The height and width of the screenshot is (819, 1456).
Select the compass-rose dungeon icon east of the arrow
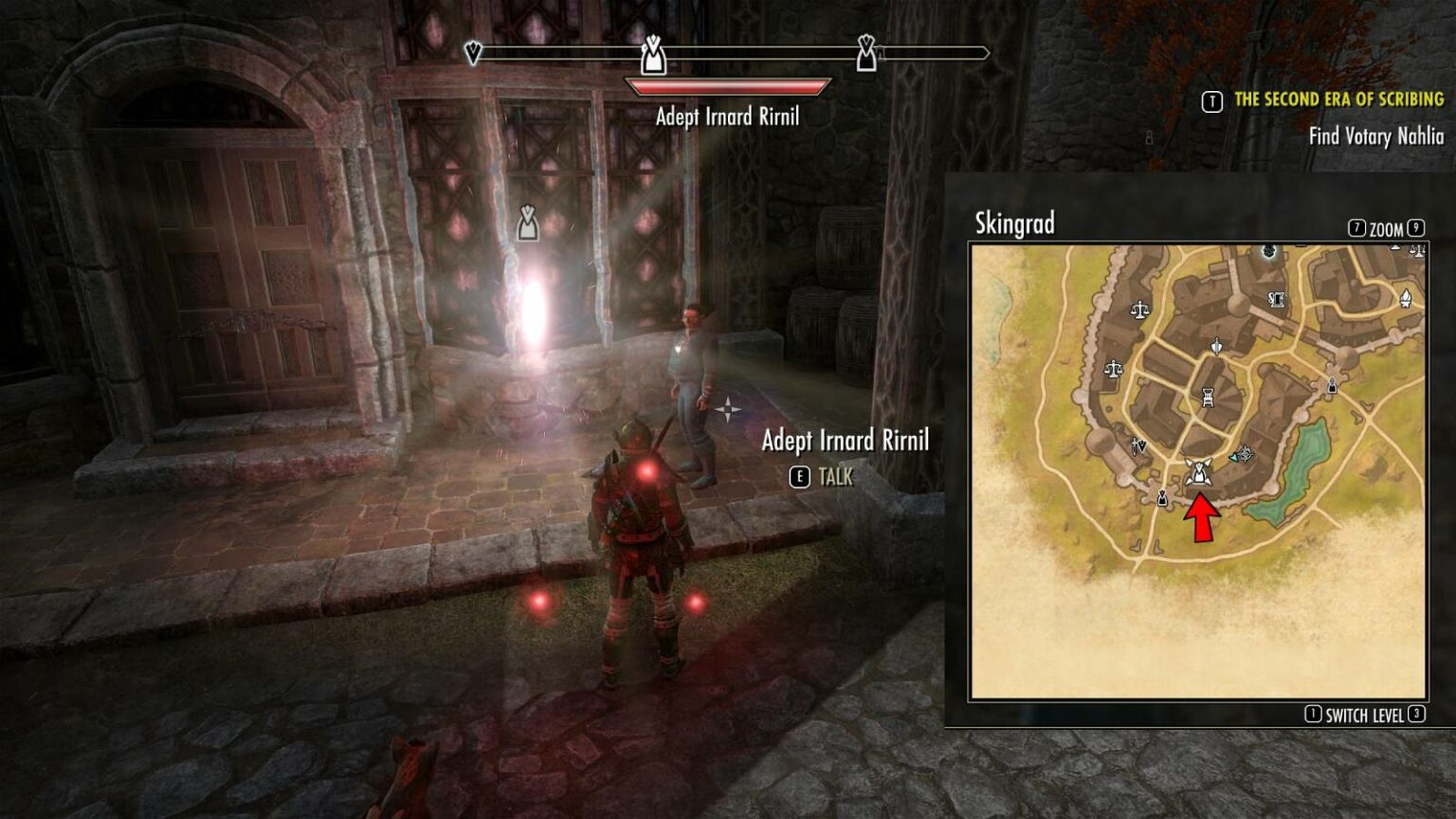click(x=1247, y=452)
